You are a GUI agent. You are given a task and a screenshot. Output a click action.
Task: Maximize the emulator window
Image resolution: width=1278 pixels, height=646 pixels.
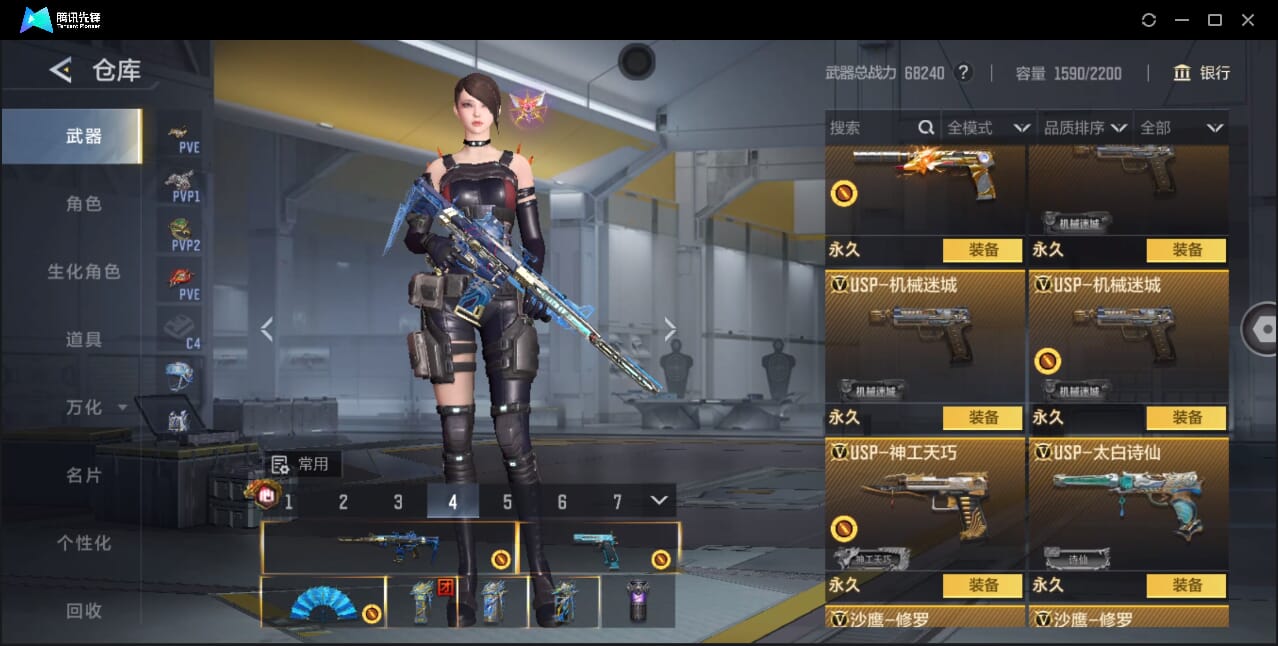tap(1214, 20)
